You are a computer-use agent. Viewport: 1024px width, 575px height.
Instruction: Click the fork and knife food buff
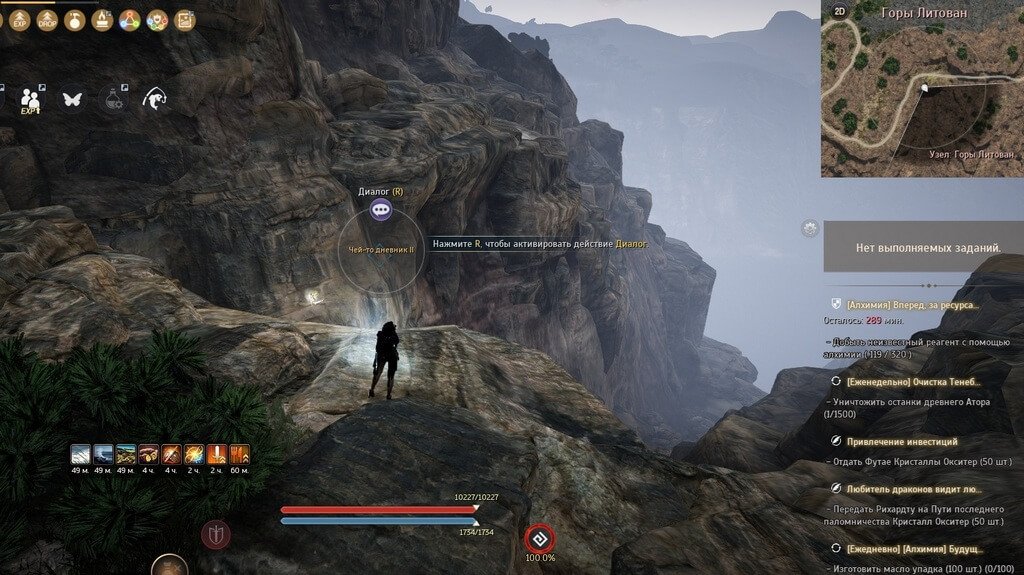tap(240, 456)
